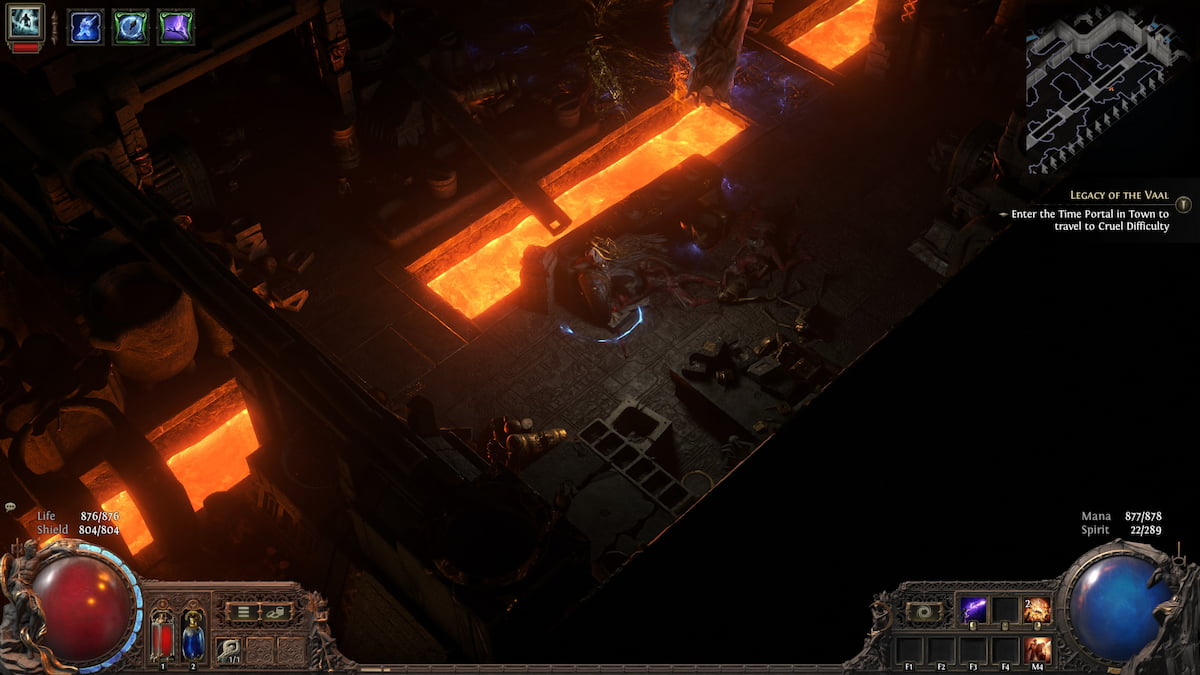Activate the fiery explosion skill marked 2

(1037, 610)
